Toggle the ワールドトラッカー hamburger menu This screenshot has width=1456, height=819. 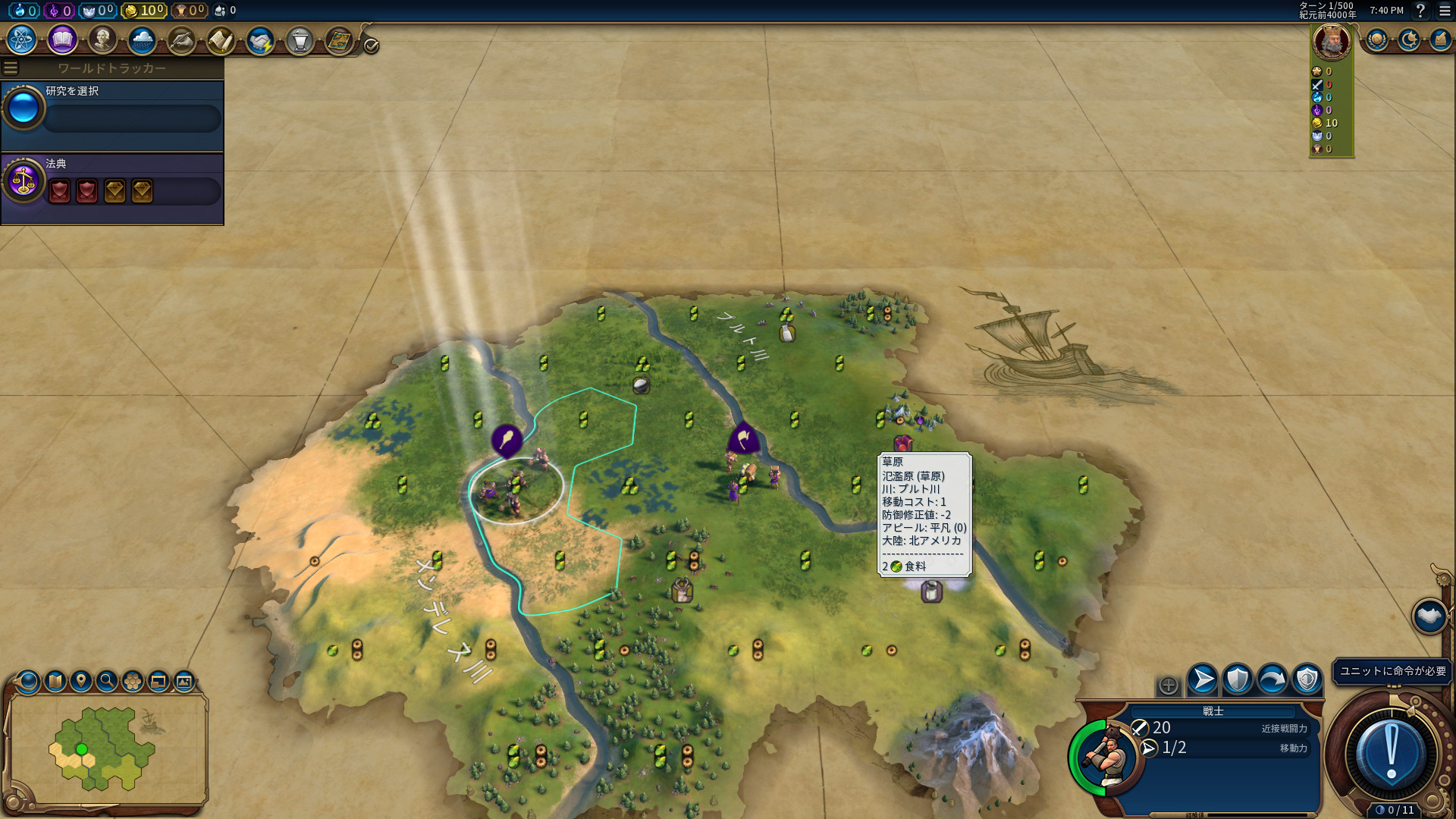click(x=11, y=68)
